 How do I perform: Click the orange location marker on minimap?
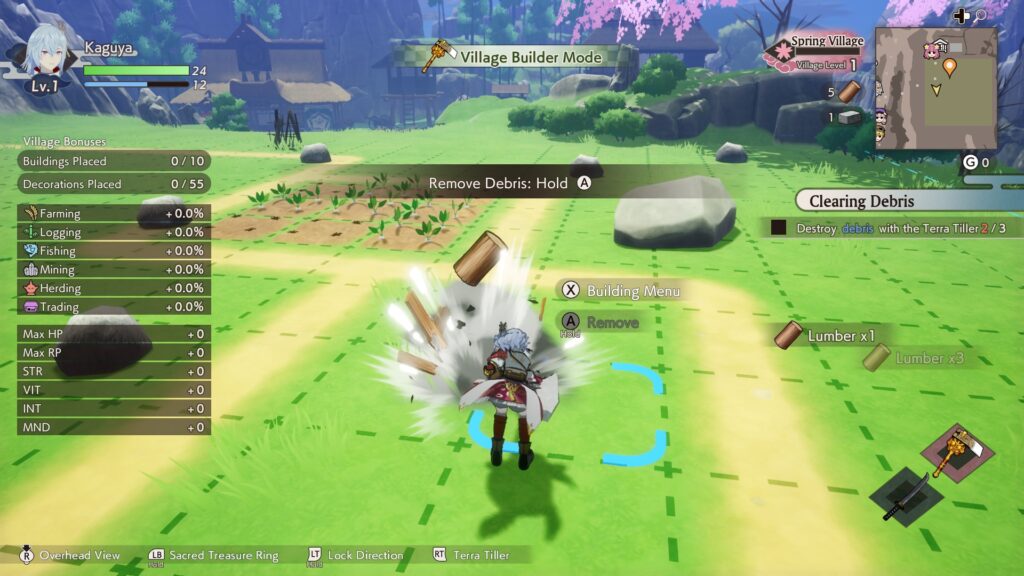tap(949, 67)
